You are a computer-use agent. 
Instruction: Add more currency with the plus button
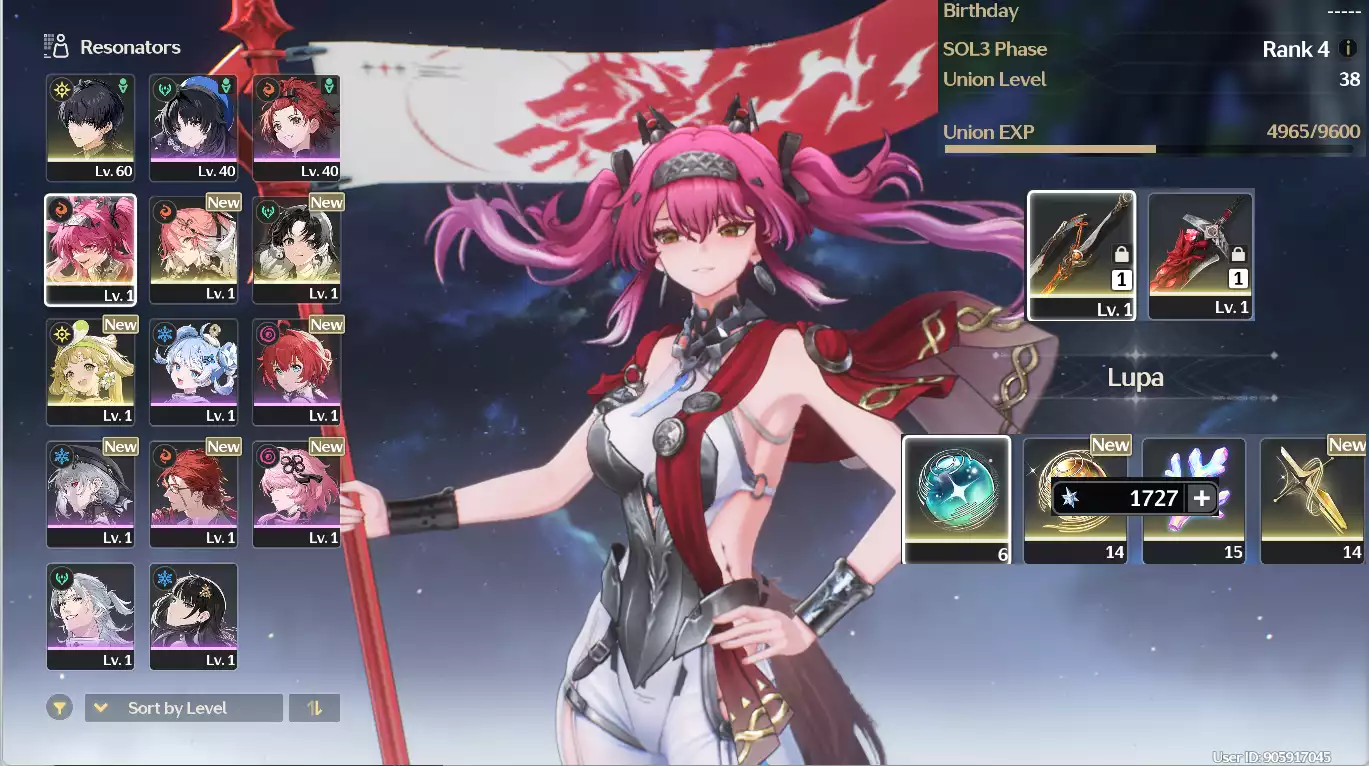1201,498
